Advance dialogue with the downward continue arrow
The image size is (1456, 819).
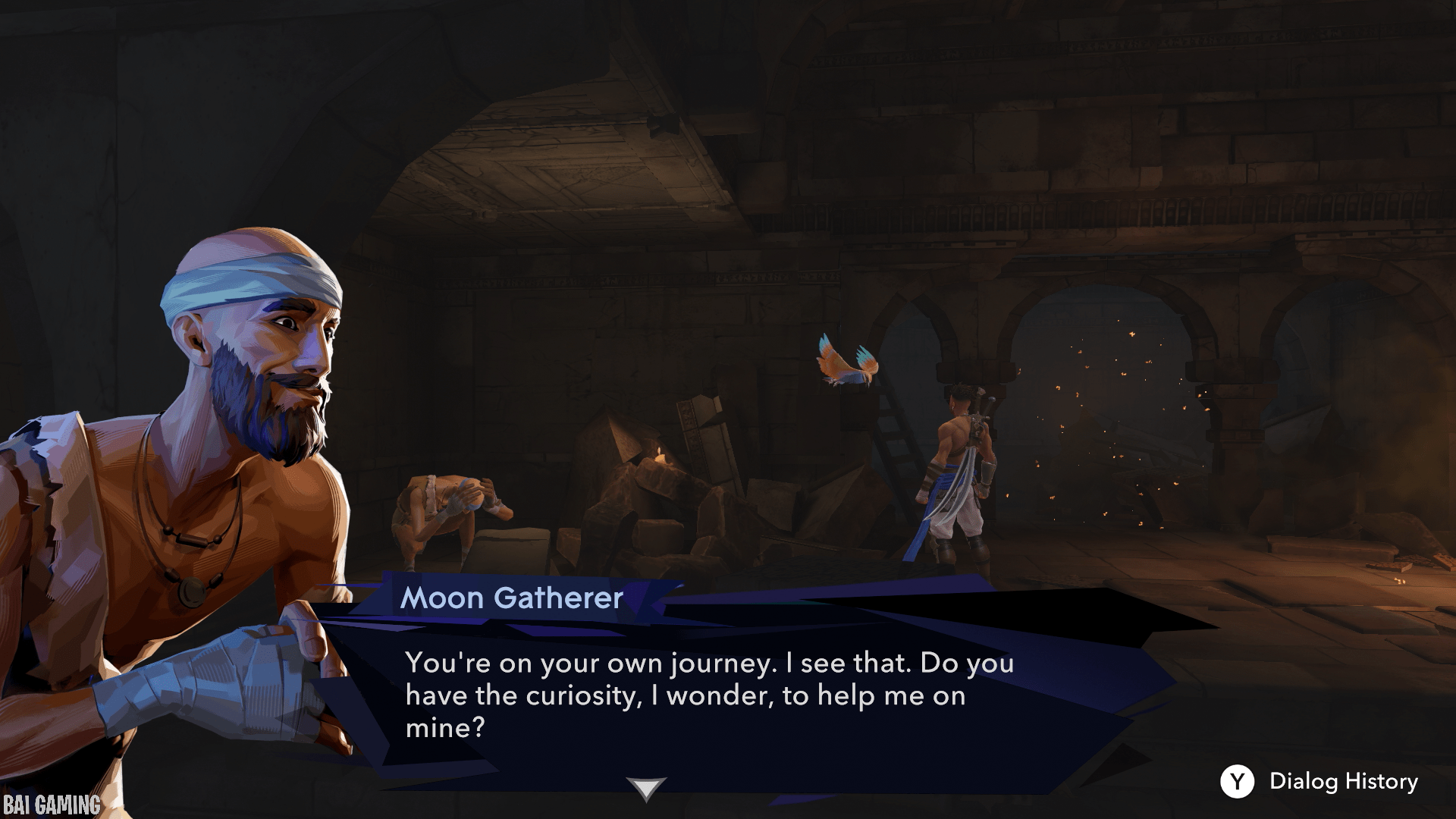(x=645, y=788)
